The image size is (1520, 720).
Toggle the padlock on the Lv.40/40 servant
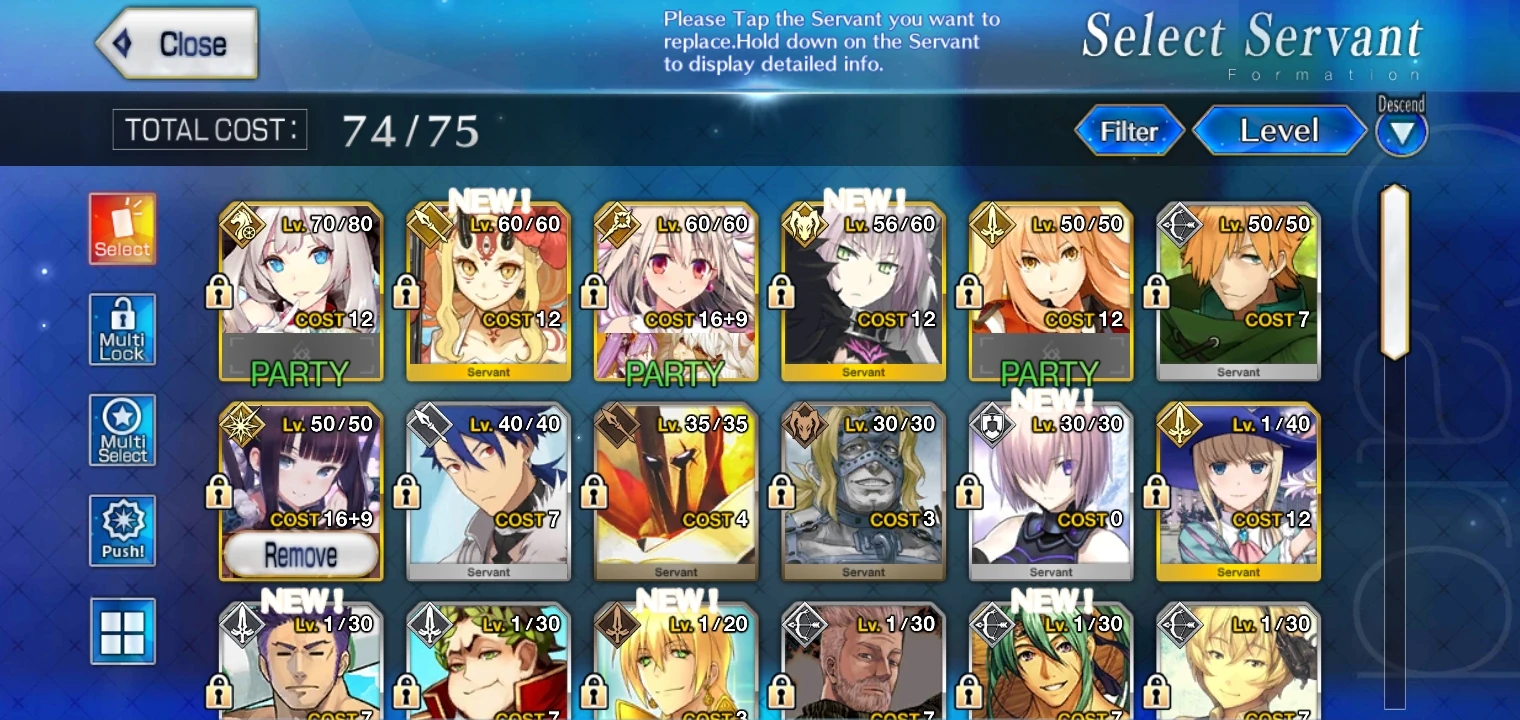(409, 494)
